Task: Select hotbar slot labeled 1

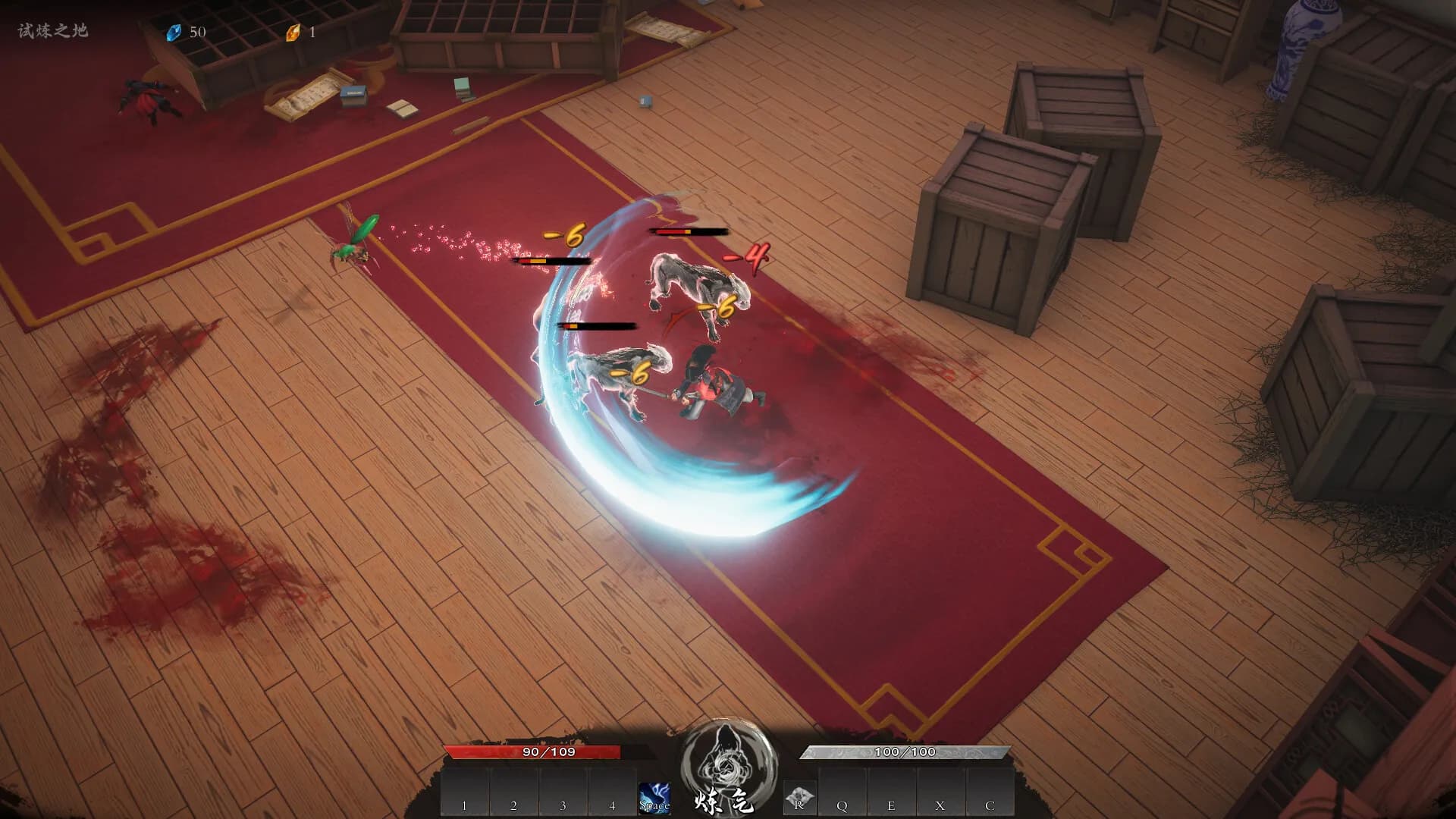Action: pyautogui.click(x=465, y=792)
